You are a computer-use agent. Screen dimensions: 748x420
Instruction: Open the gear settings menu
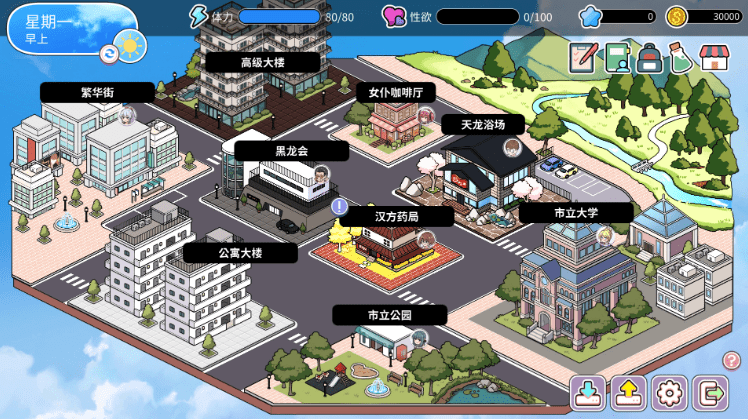pyautogui.click(x=669, y=393)
